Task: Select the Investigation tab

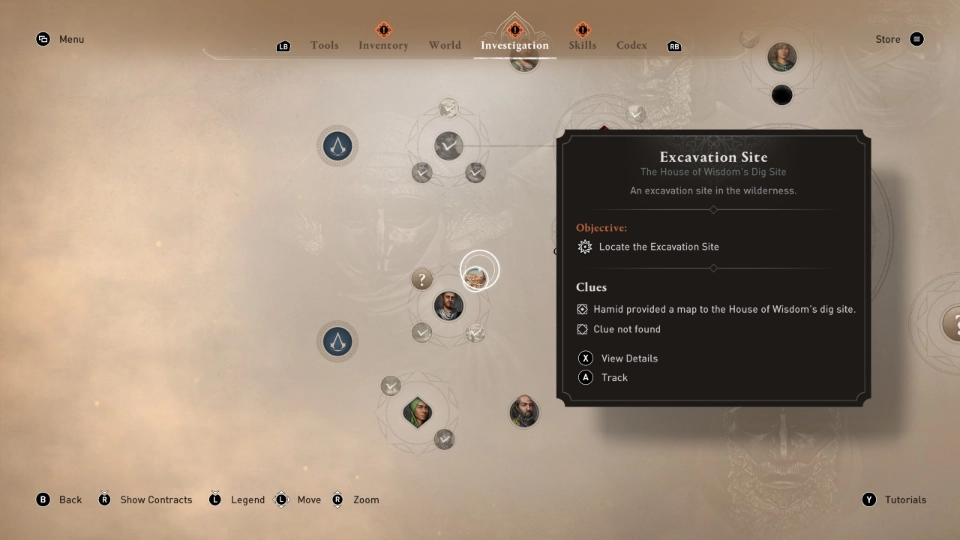Action: pos(514,45)
